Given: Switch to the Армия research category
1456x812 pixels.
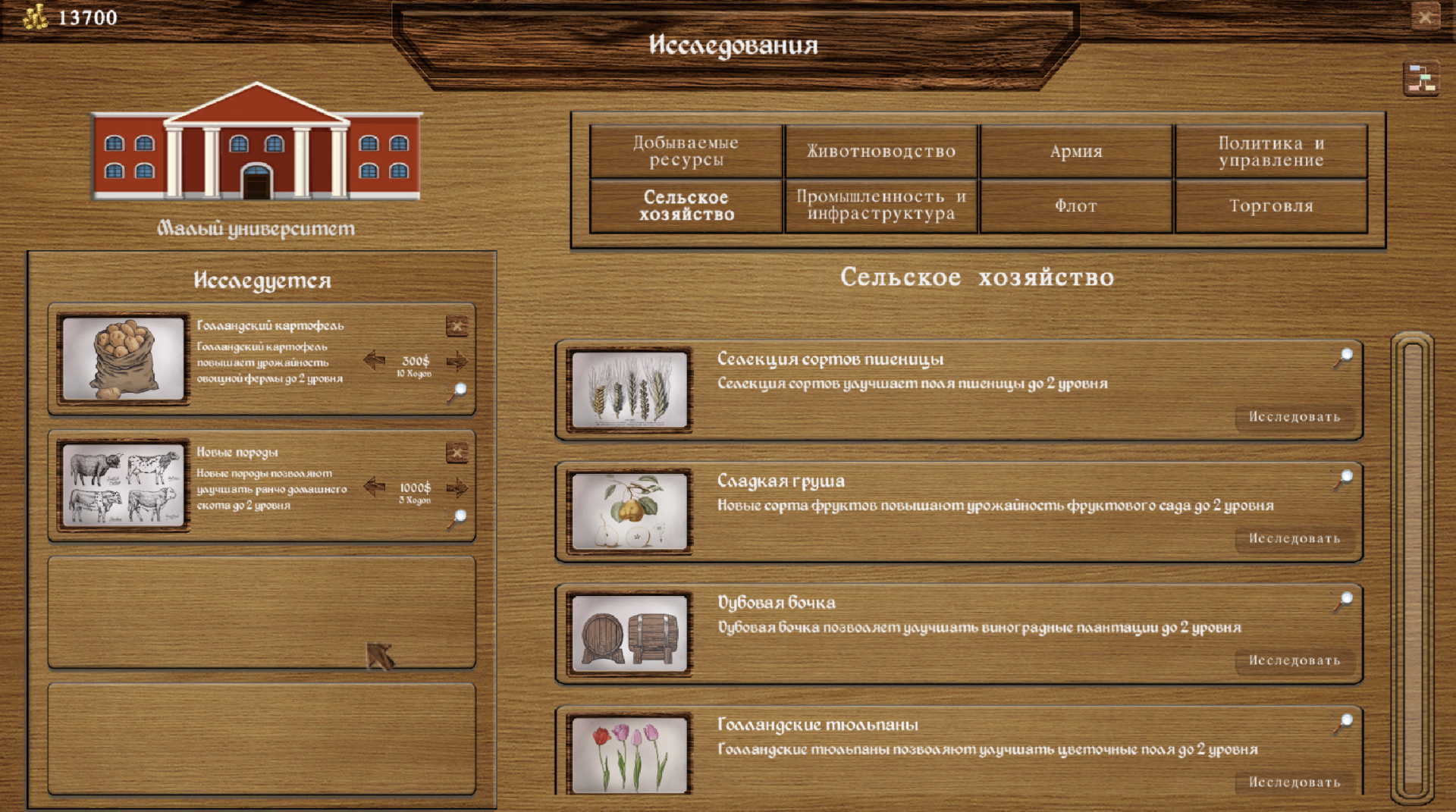Looking at the screenshot, I should [1076, 151].
